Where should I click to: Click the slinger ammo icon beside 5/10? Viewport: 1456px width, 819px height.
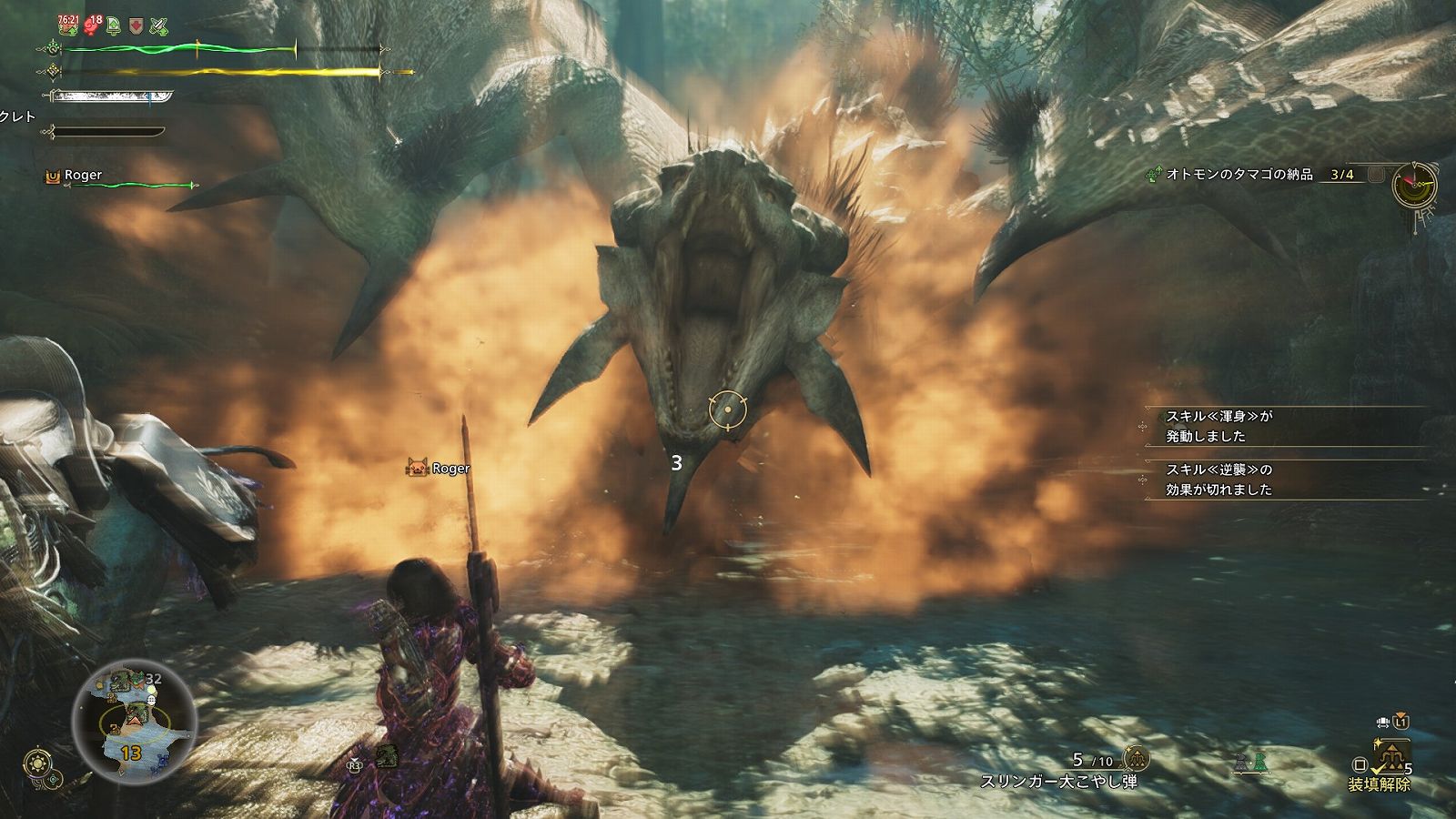pyautogui.click(x=1136, y=759)
